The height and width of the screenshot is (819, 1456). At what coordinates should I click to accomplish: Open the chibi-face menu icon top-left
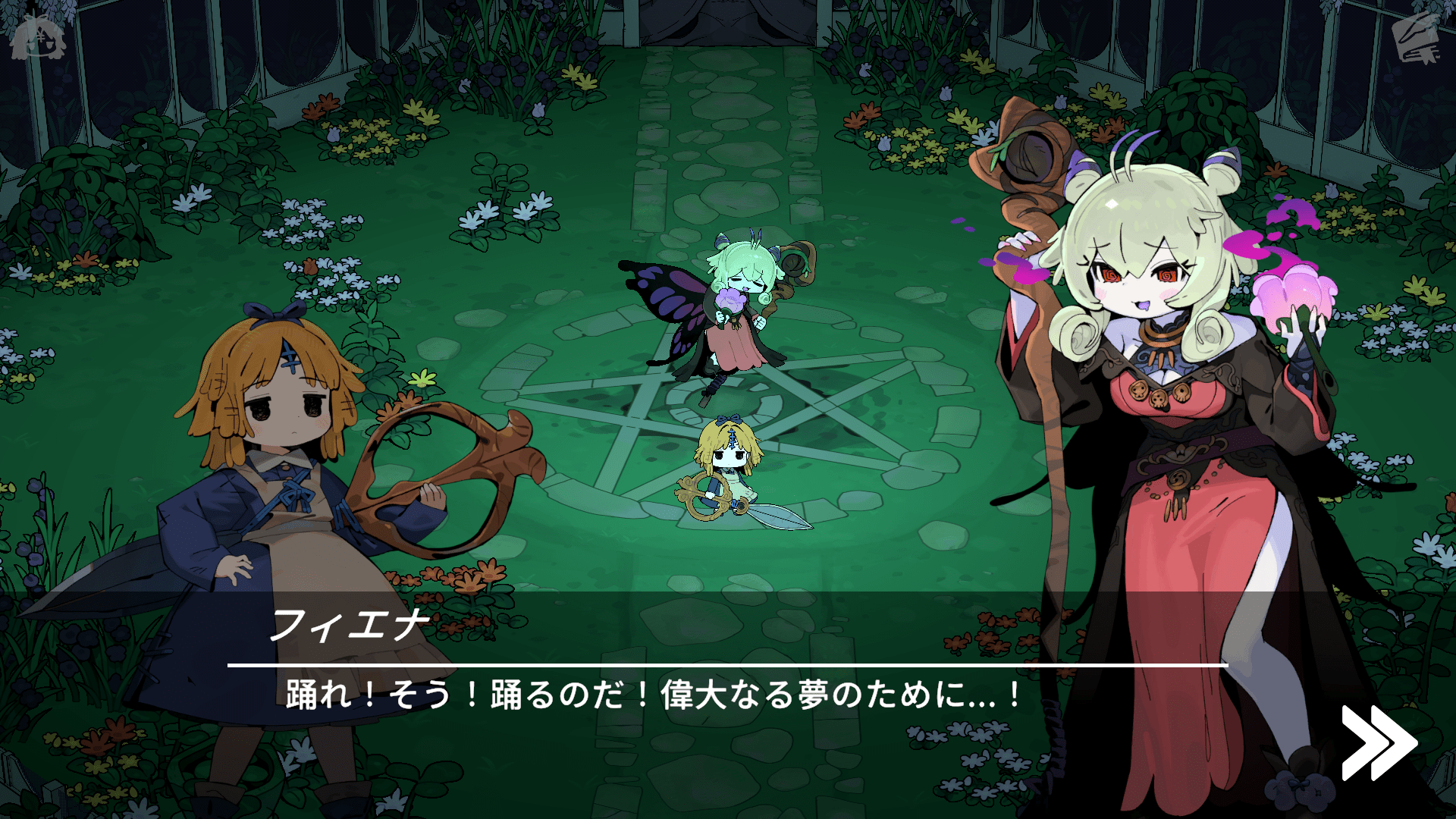point(36,36)
